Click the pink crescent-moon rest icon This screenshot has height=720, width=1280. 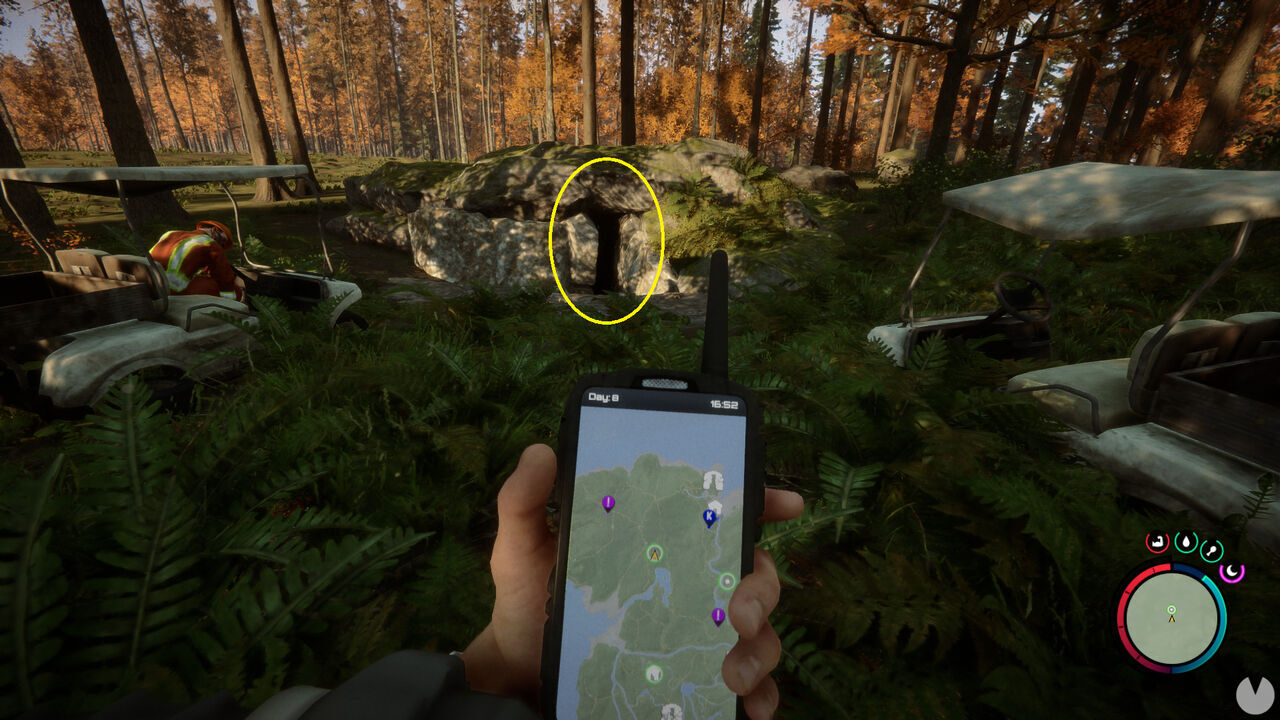click(1232, 571)
